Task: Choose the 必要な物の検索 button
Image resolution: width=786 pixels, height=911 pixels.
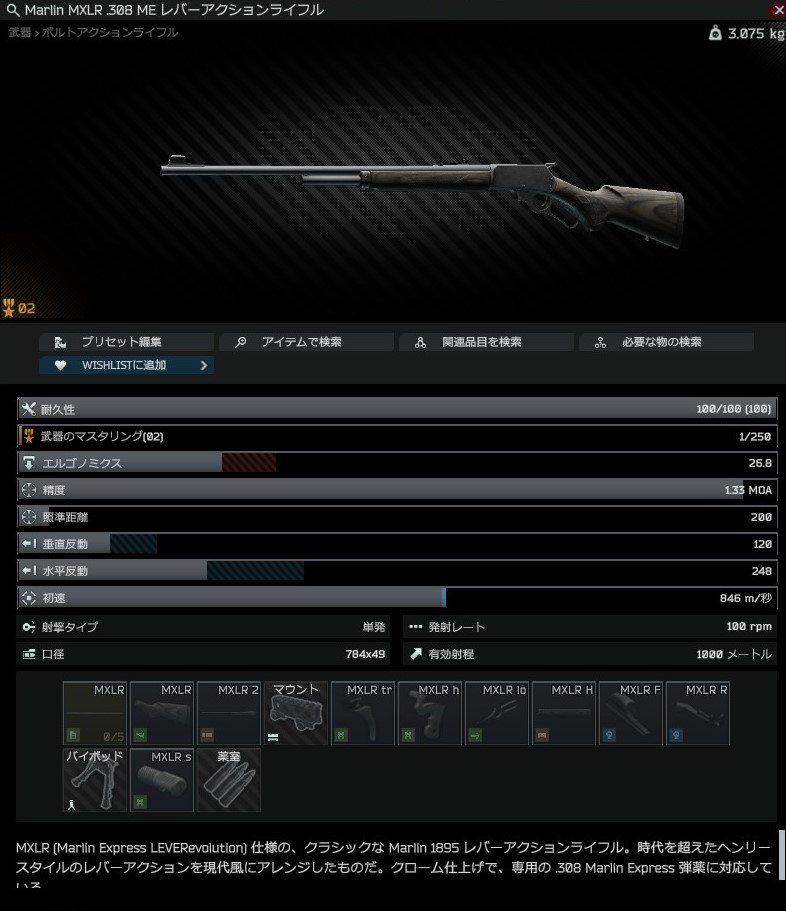Action: click(x=666, y=342)
